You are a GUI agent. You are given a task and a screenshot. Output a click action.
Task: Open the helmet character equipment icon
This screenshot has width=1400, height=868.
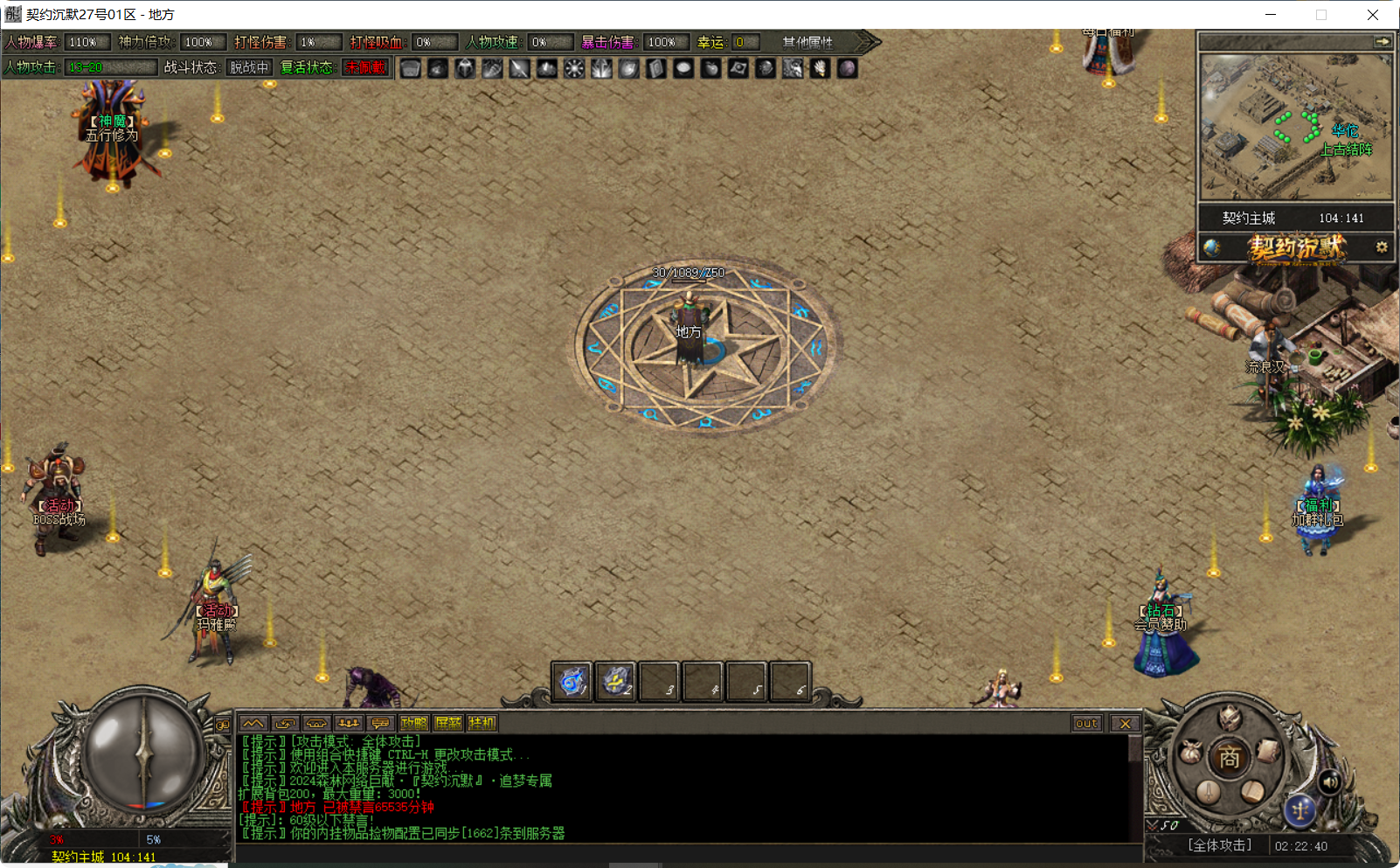1230,718
